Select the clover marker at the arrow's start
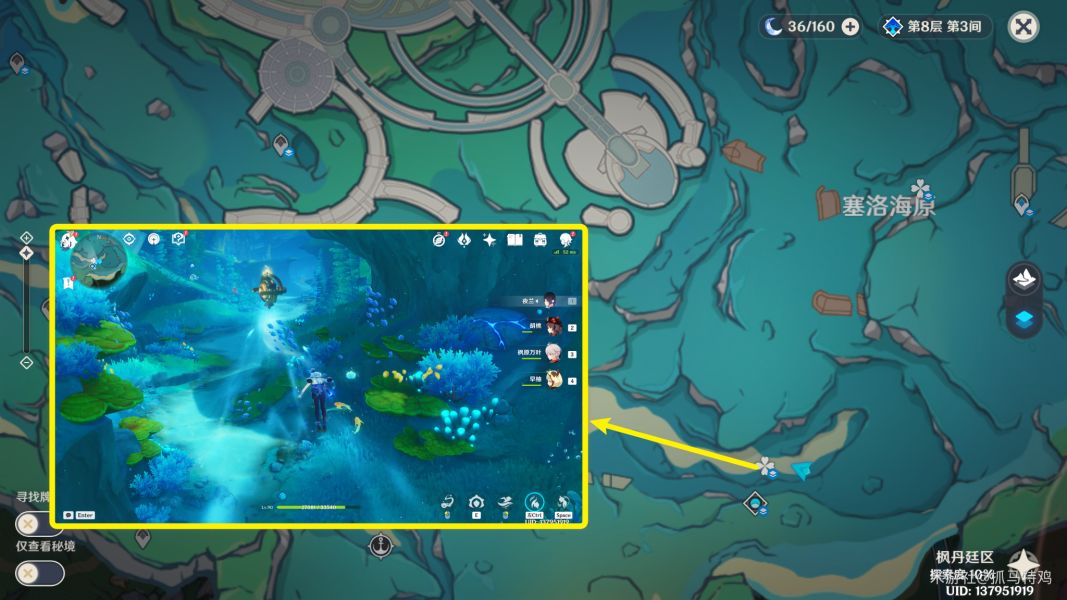This screenshot has height=600, width=1067. click(766, 466)
